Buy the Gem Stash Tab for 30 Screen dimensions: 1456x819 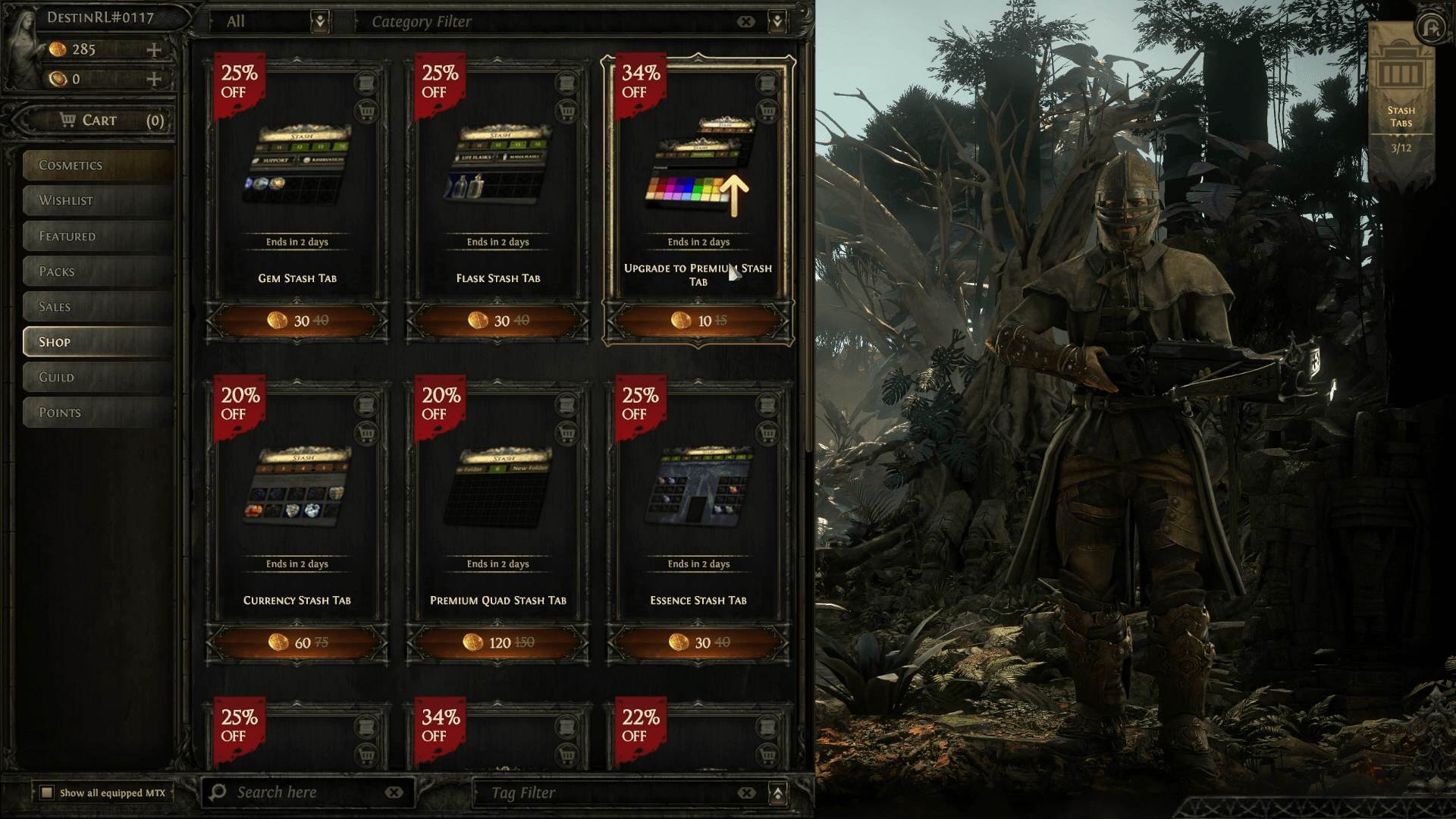[297, 321]
